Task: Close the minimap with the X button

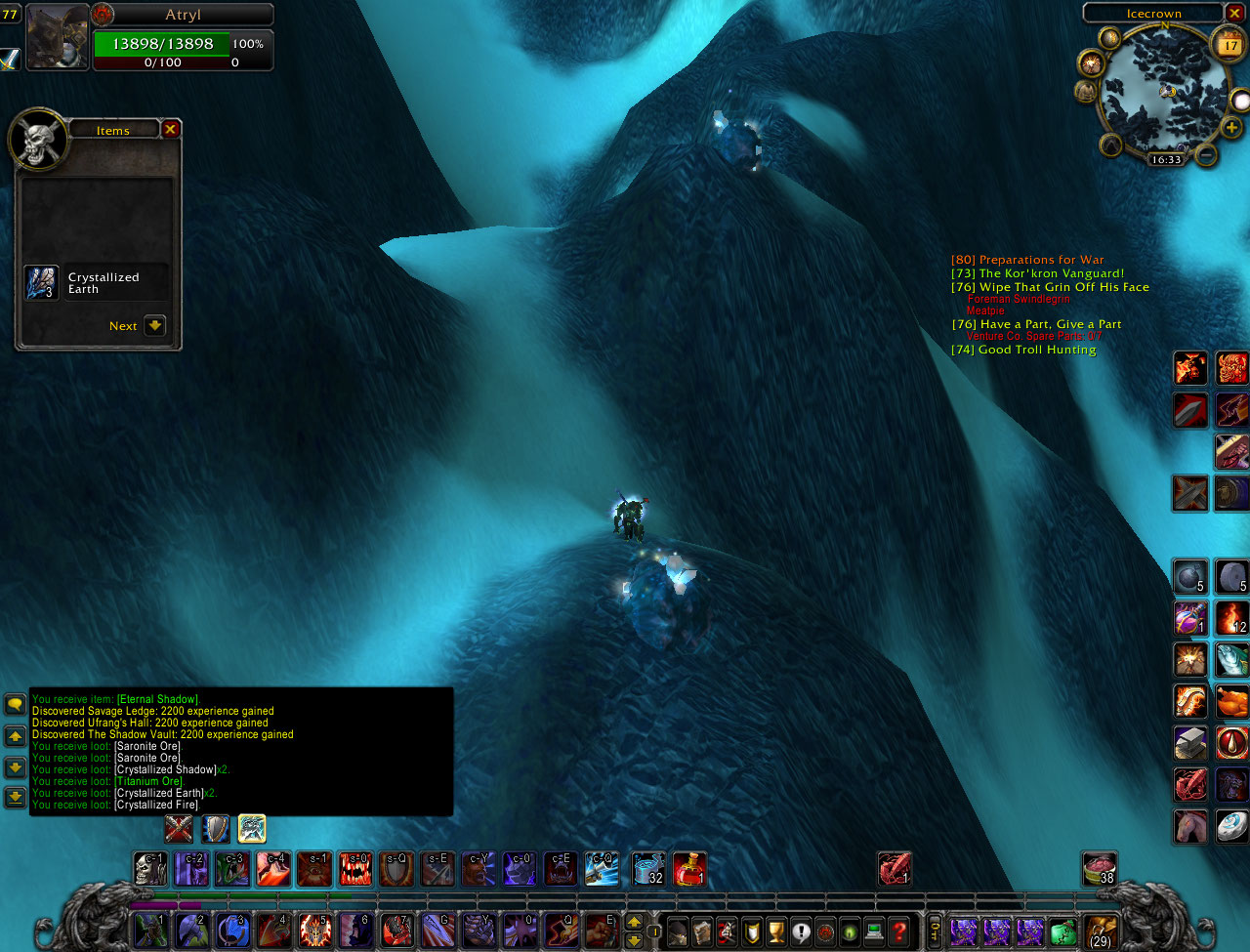Action: [1234, 13]
